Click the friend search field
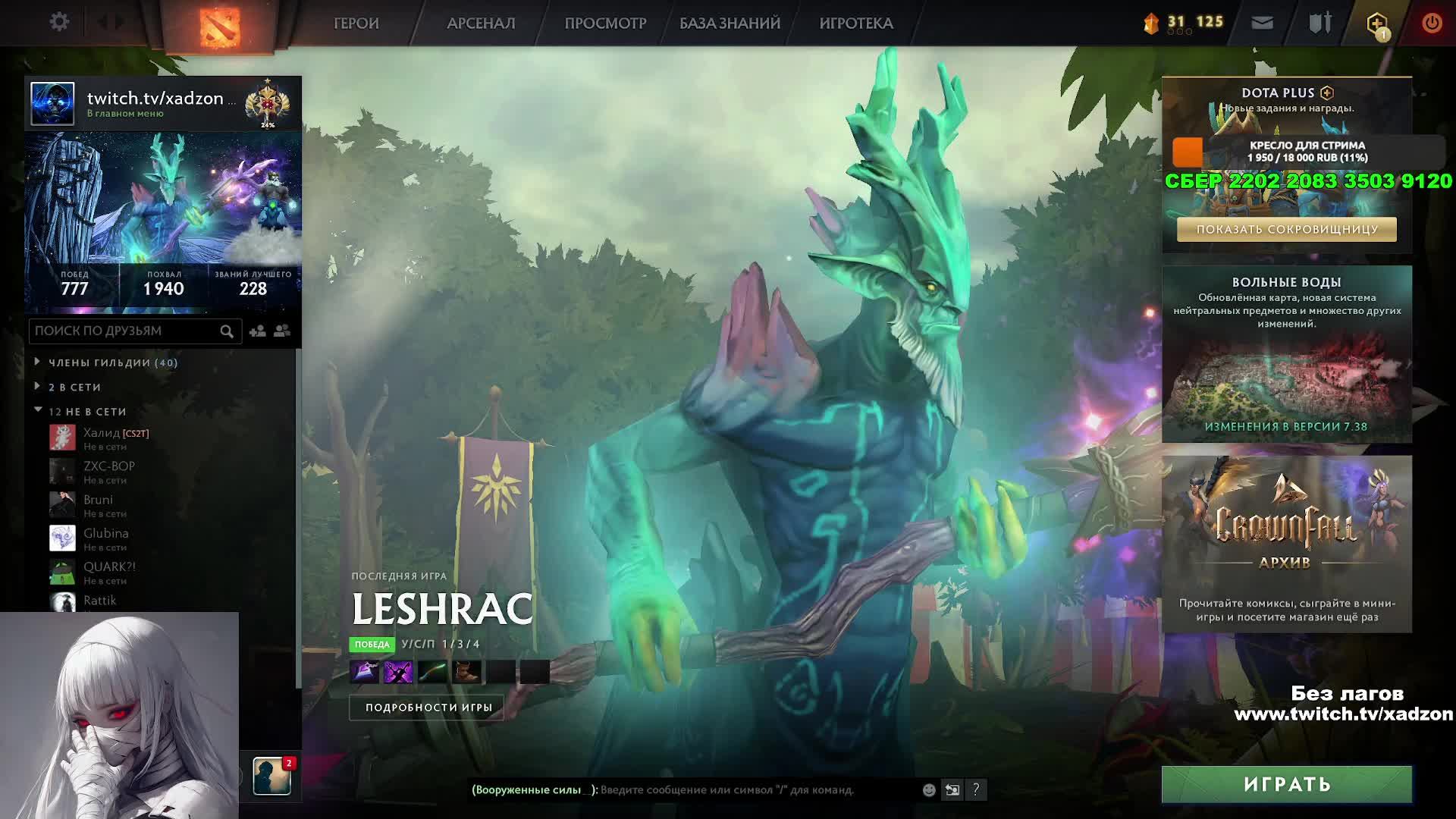This screenshot has width=1456, height=819. tap(125, 331)
